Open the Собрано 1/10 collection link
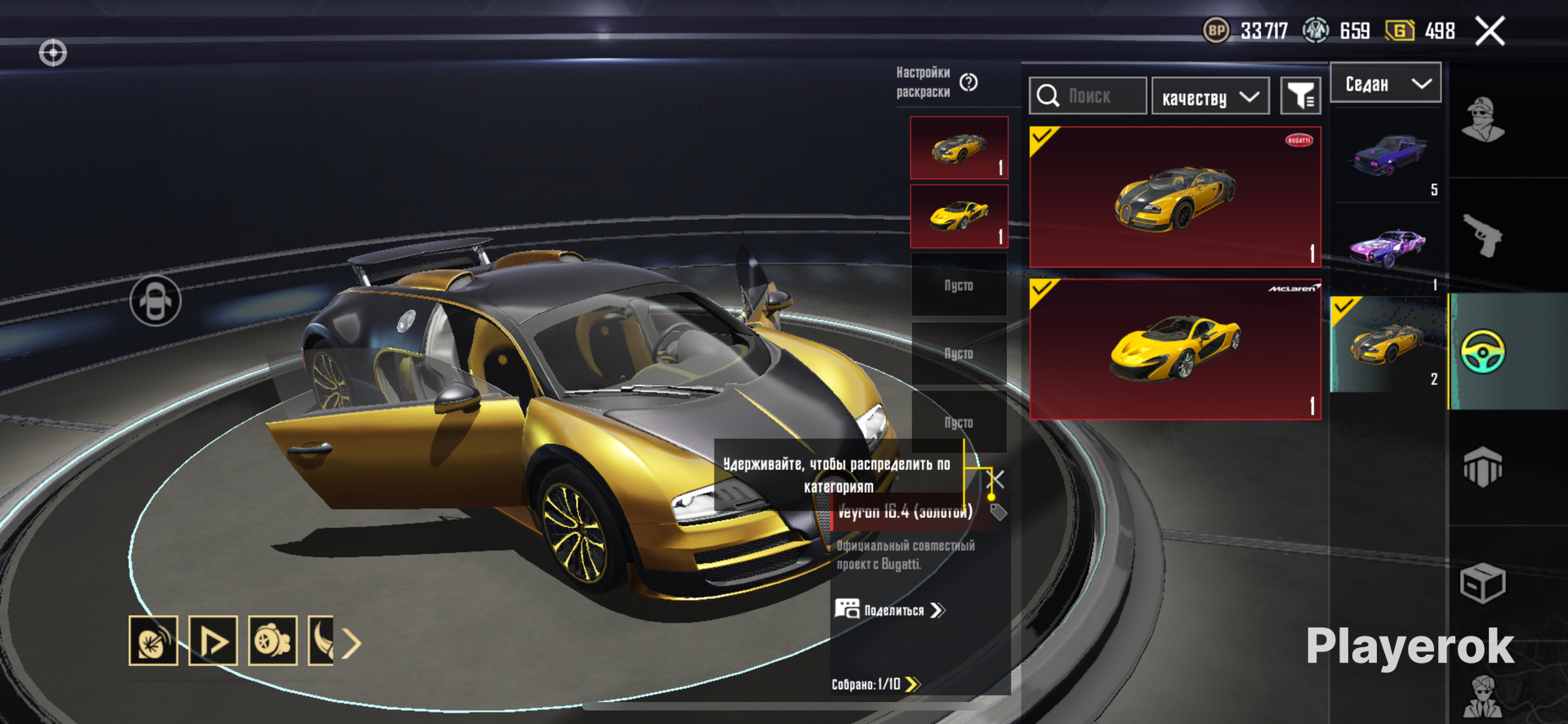1568x724 pixels. click(875, 684)
